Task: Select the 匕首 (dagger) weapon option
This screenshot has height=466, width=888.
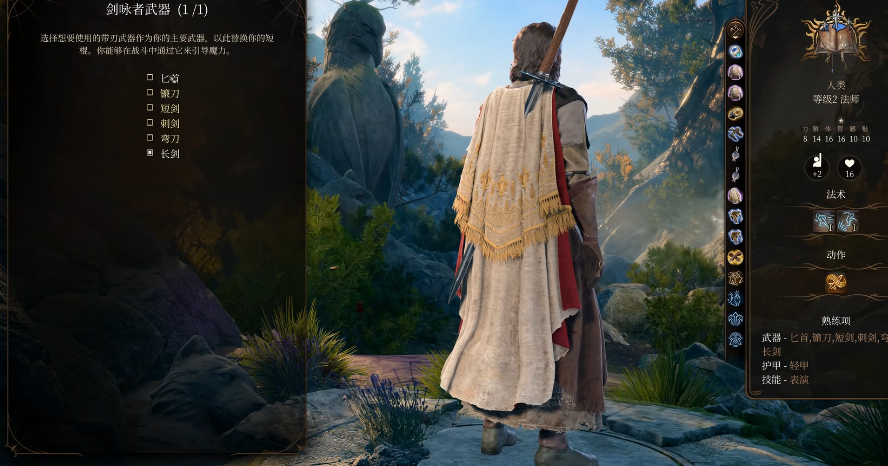Action: [x=150, y=78]
